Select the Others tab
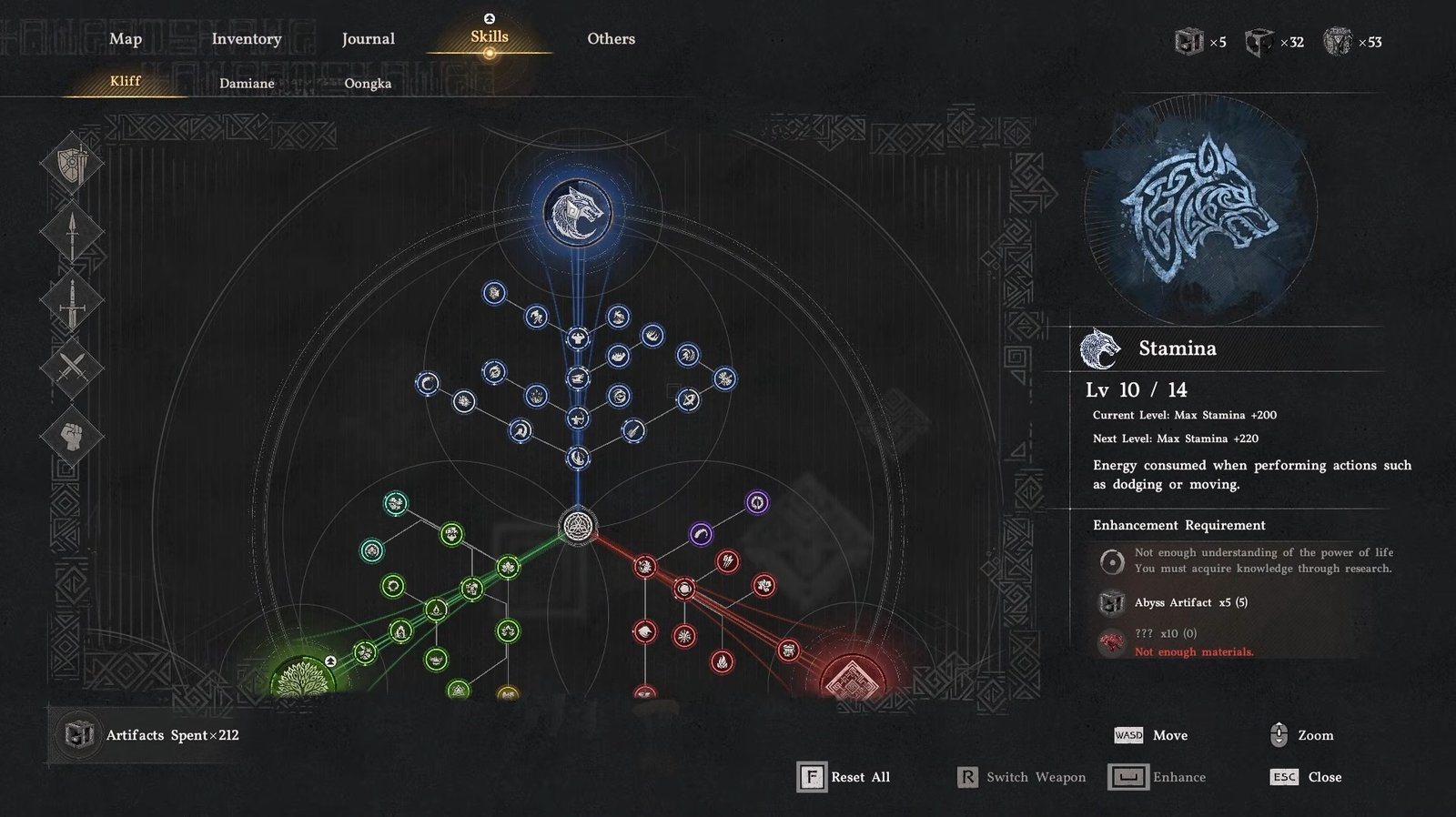Image resolution: width=1456 pixels, height=817 pixels. 611,39
